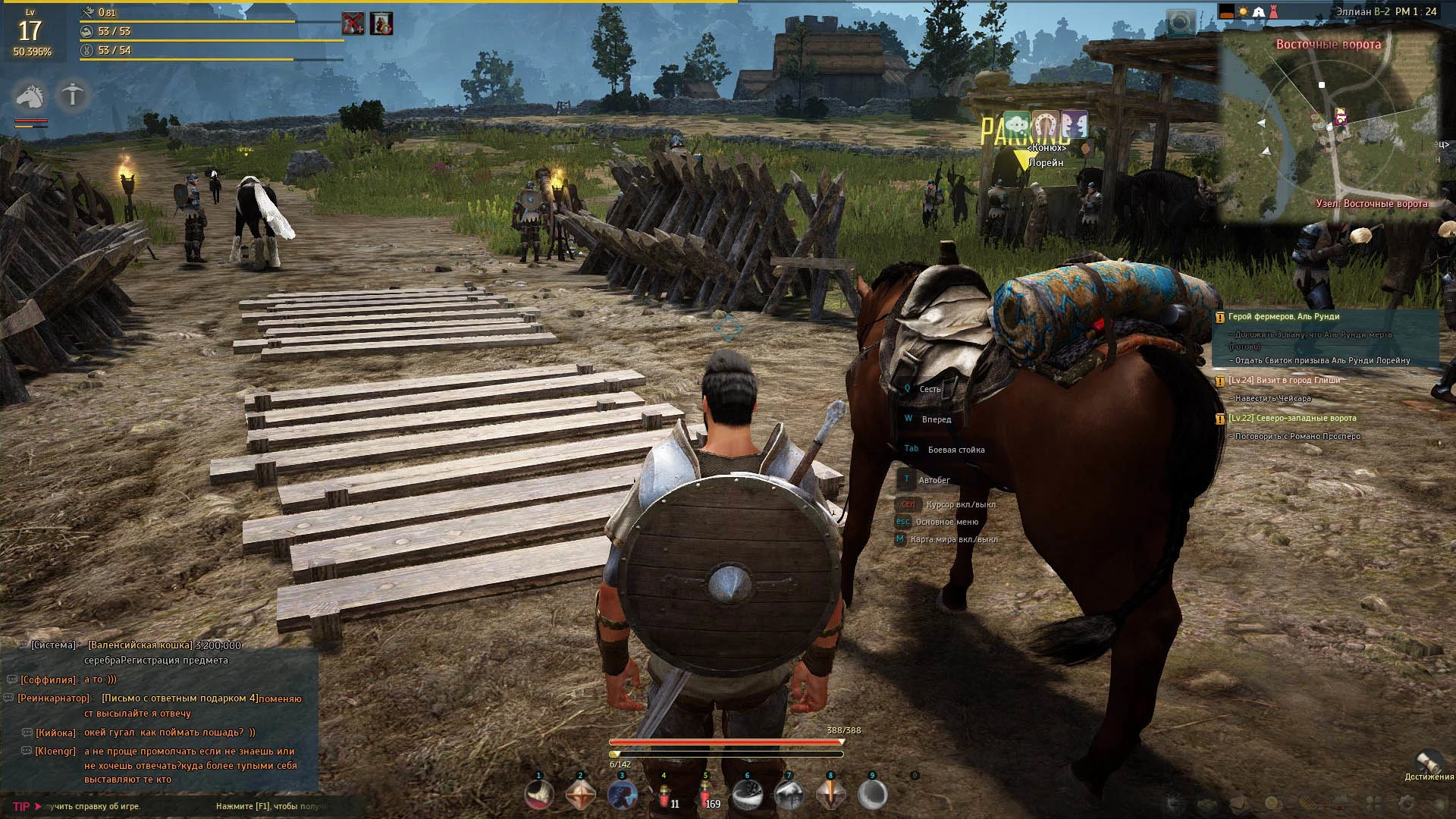Trigger the hotbar slot 8 orange blade skill

click(x=830, y=795)
